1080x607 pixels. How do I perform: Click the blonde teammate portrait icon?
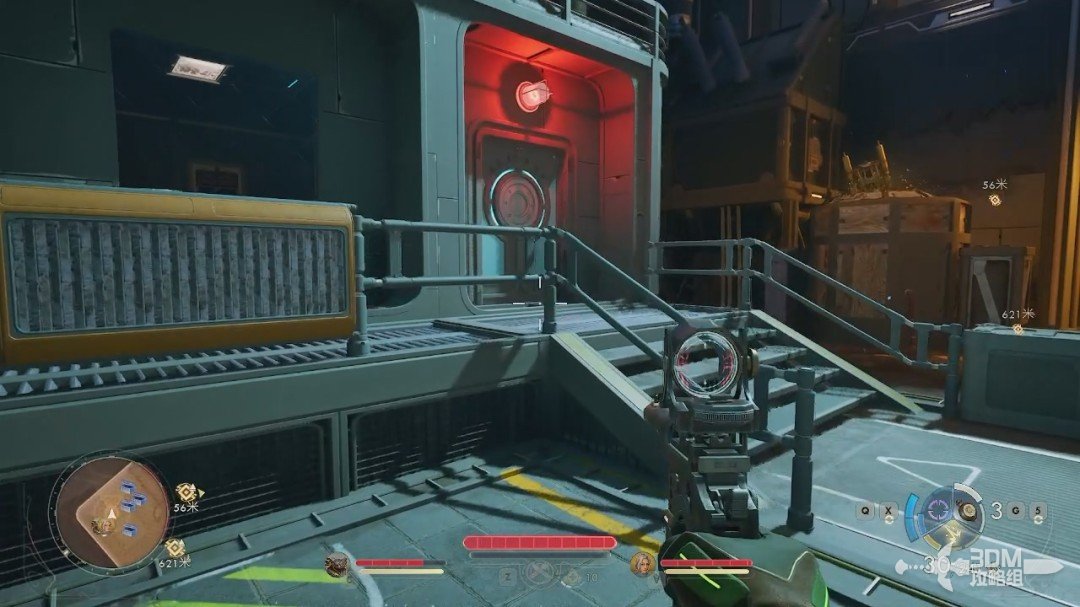click(x=643, y=565)
